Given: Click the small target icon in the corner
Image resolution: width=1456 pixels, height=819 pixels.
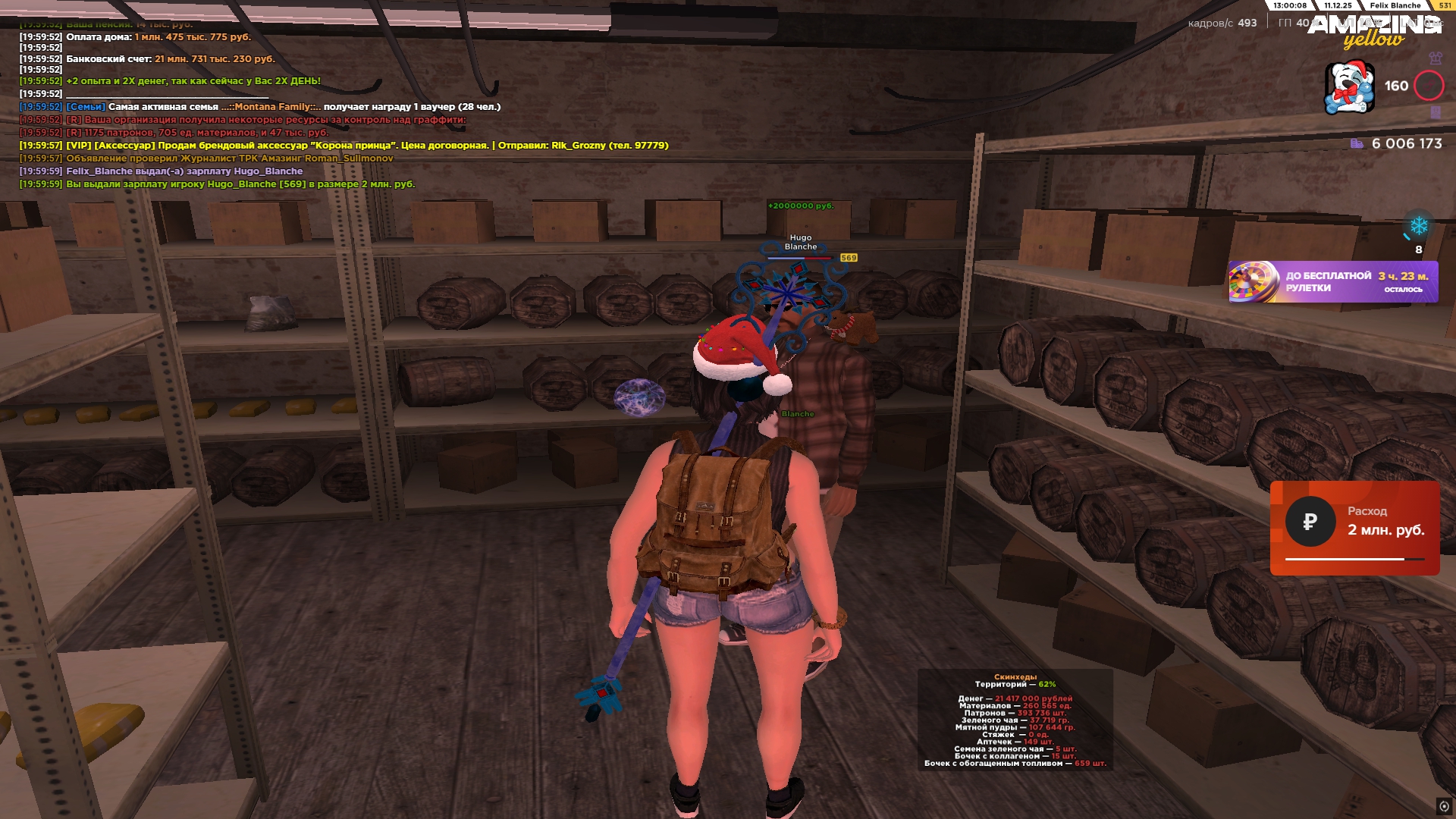Looking at the screenshot, I should (x=1444, y=806).
